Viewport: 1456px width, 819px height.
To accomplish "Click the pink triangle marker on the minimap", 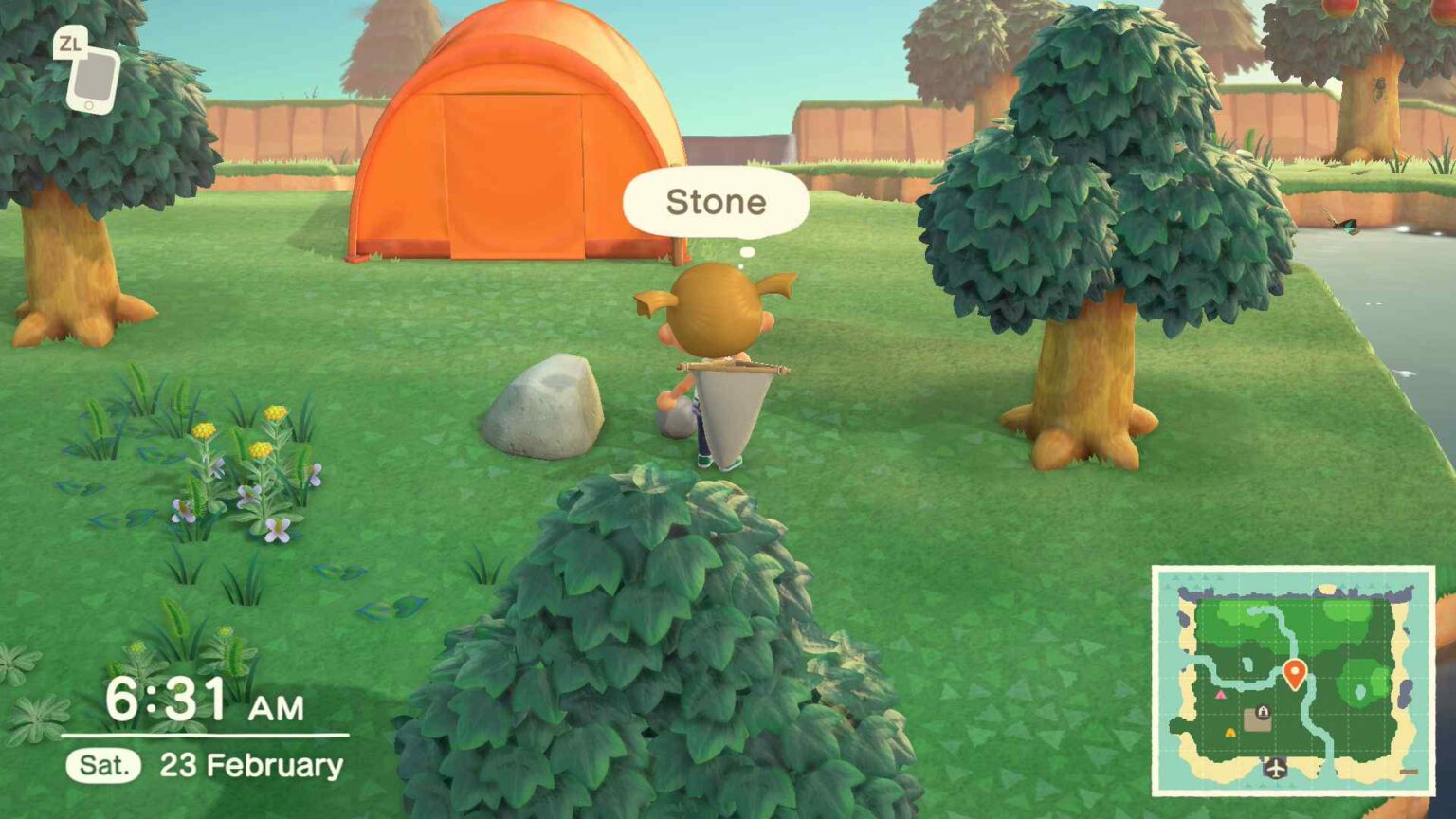I will (x=1221, y=695).
